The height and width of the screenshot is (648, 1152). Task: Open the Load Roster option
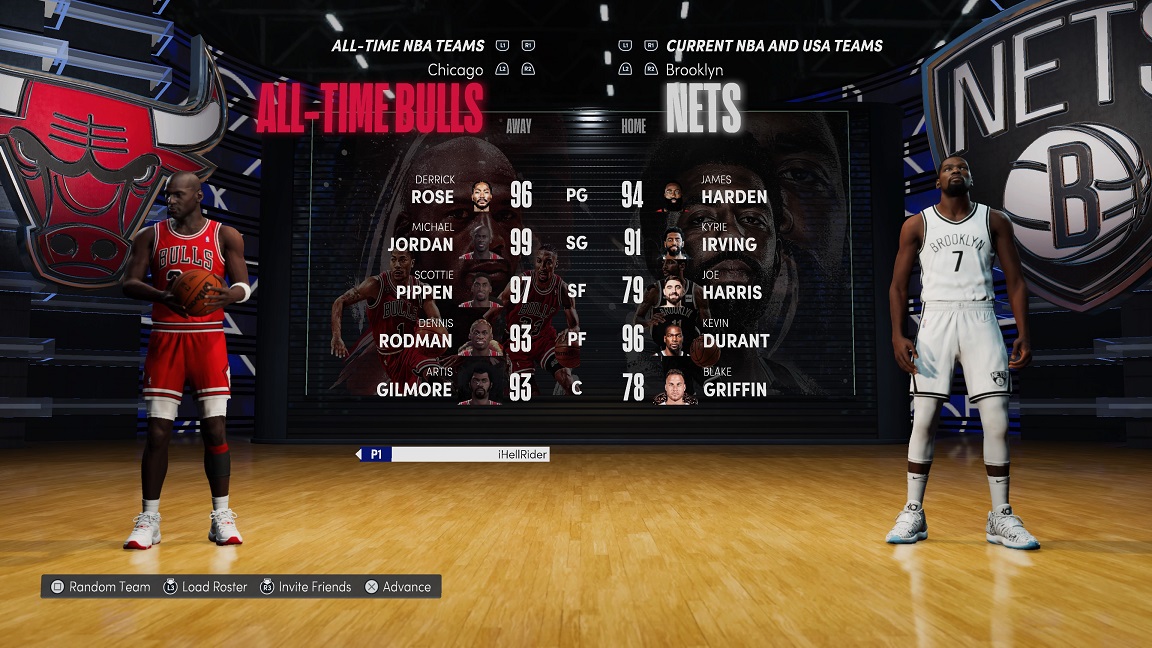205,587
